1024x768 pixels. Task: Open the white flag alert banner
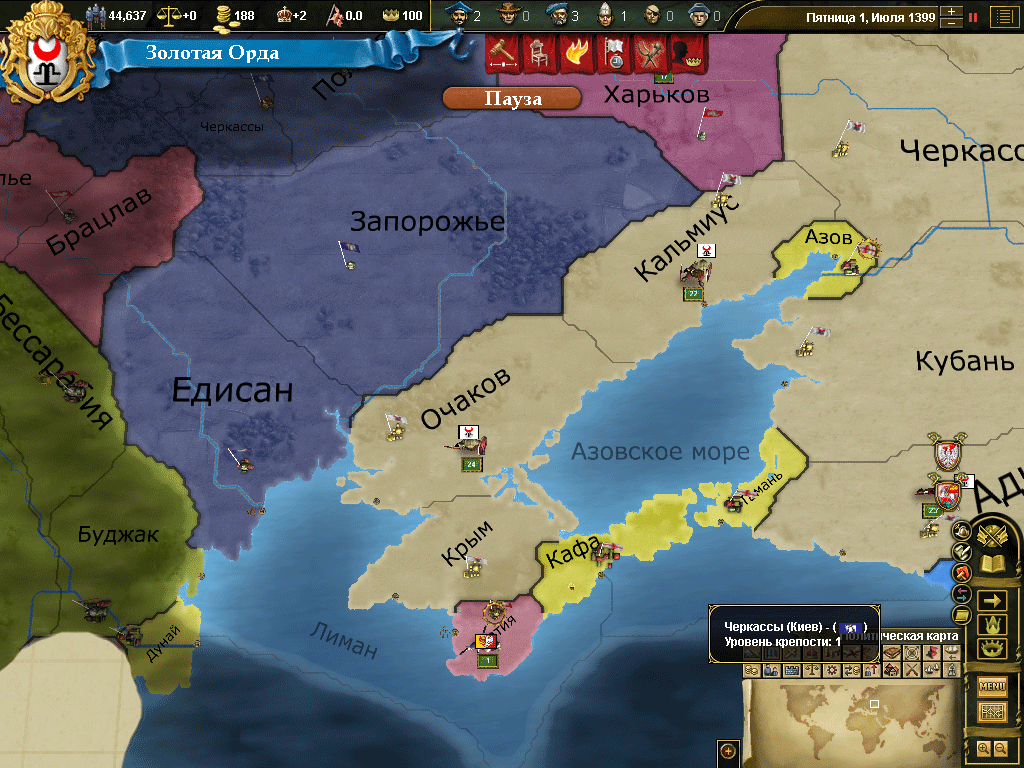[613, 53]
